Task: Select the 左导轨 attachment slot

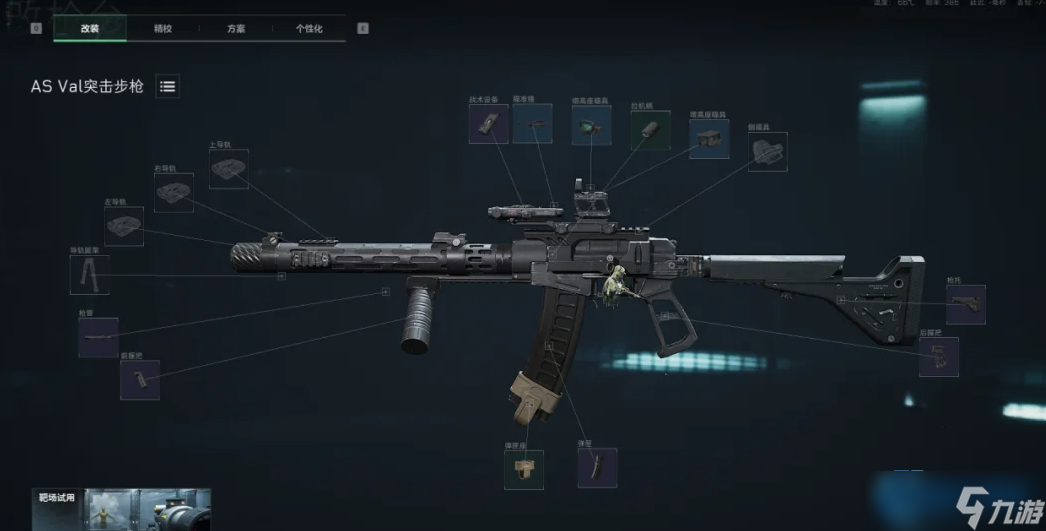Action: point(124,226)
